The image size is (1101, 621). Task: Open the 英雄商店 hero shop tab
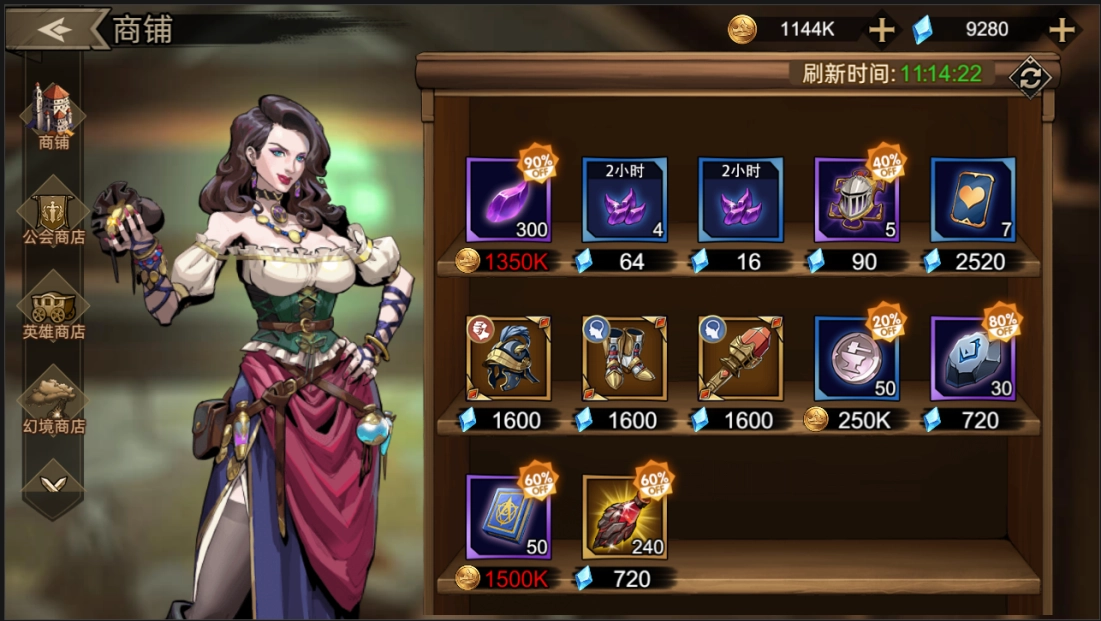pyautogui.click(x=54, y=307)
